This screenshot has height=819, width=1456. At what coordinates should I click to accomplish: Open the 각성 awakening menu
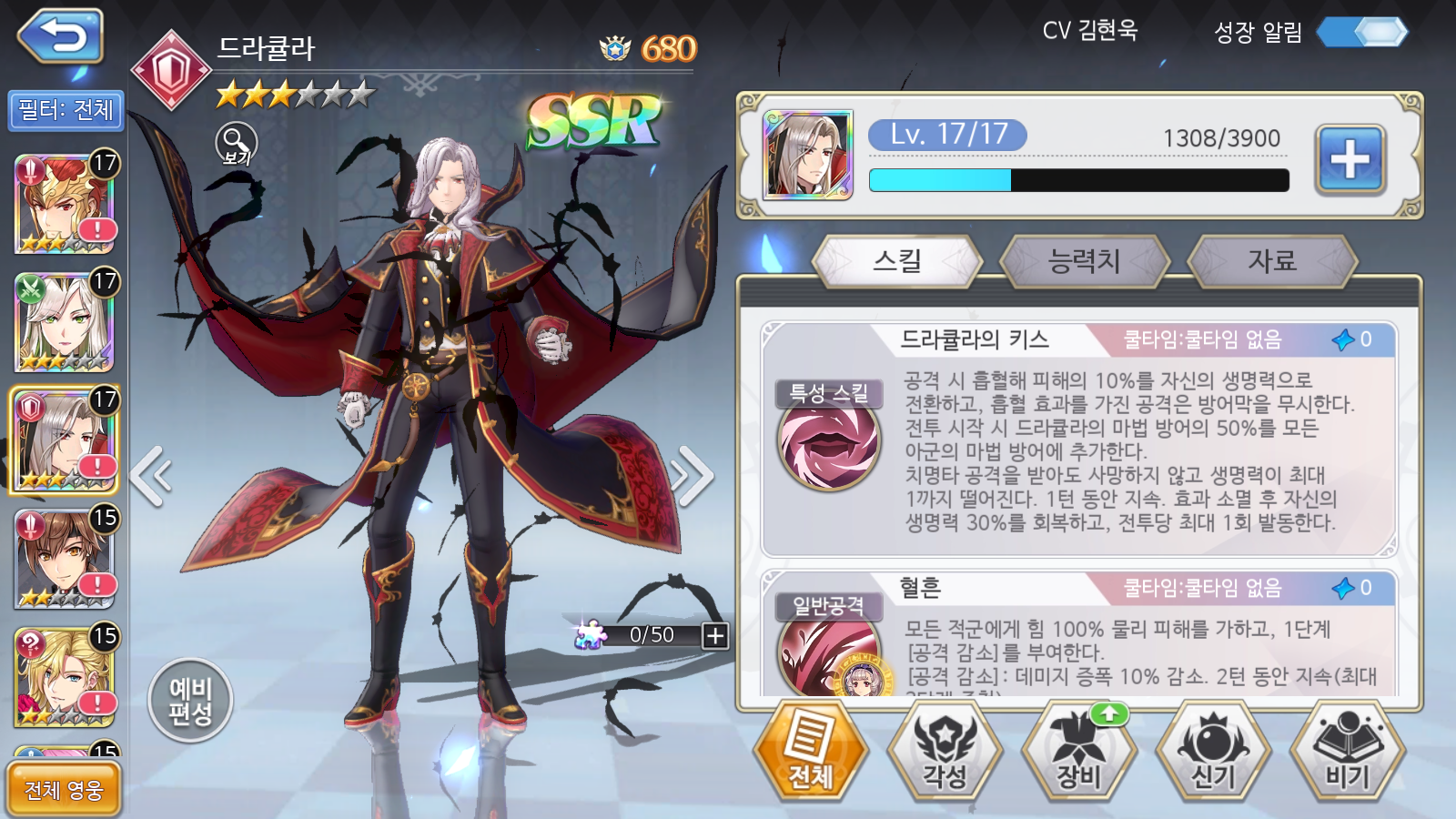pos(945,751)
